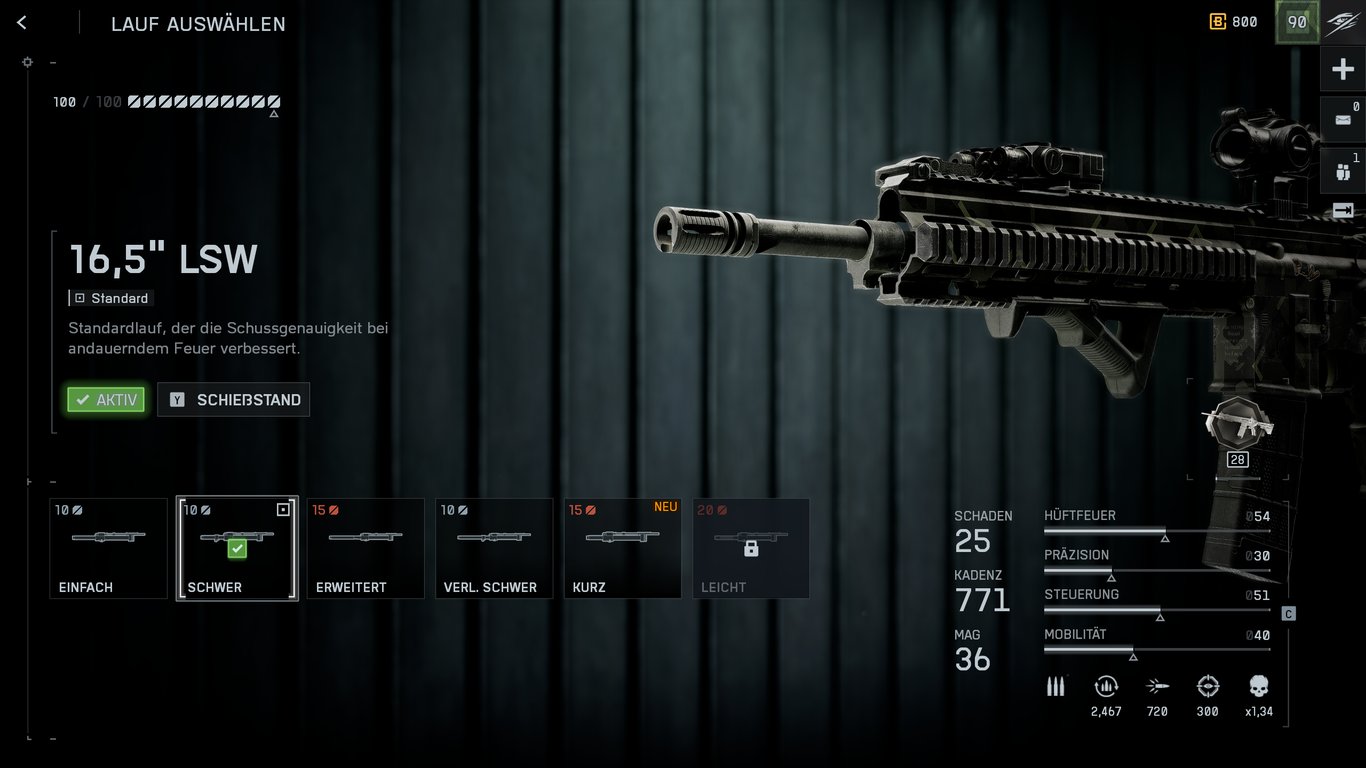1366x768 pixels.
Task: Go back using the top-left arrow
Action: point(22,23)
